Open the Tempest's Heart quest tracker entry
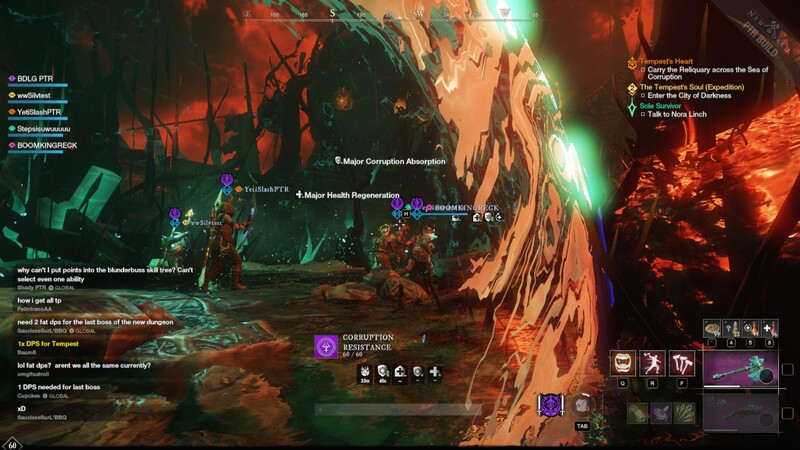 coord(666,61)
